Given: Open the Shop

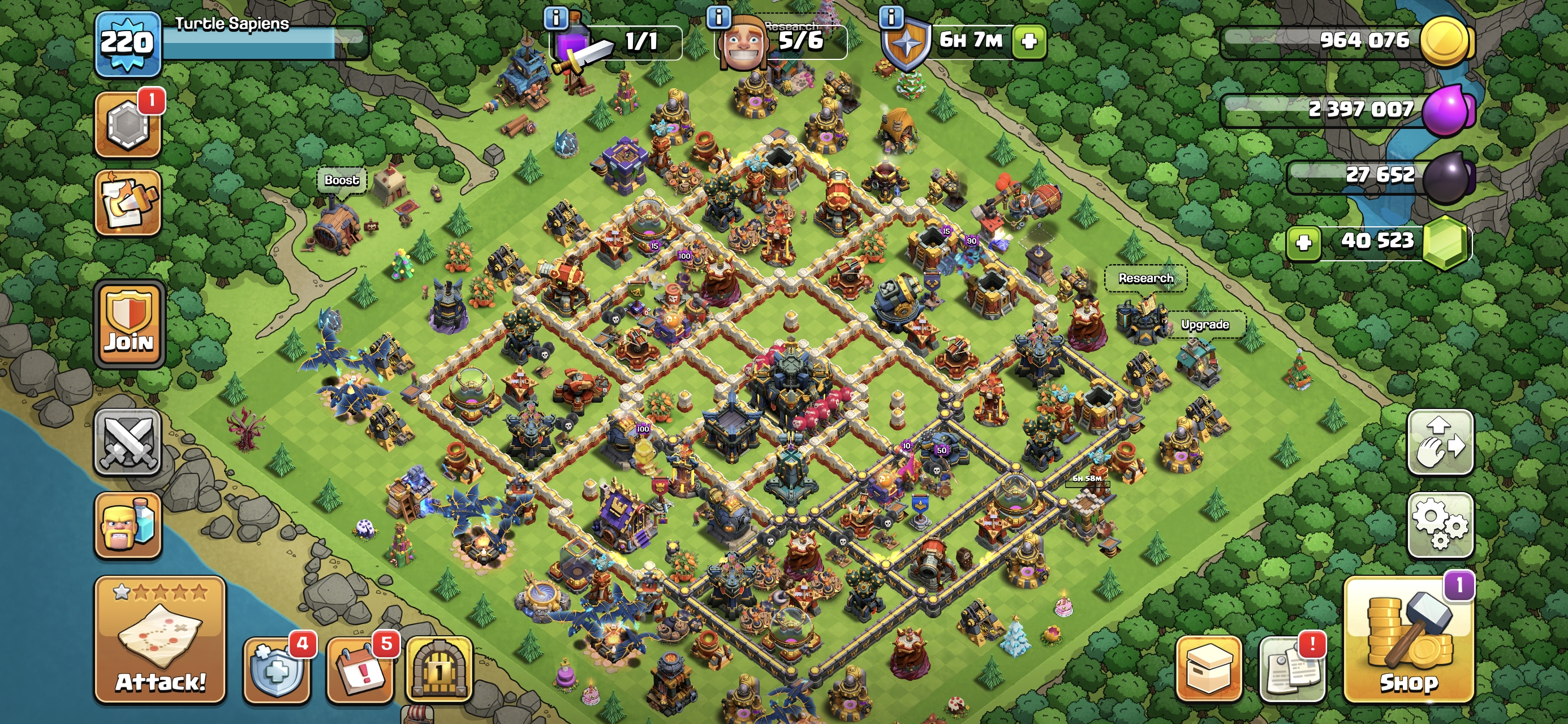Looking at the screenshot, I should coord(1408,639).
